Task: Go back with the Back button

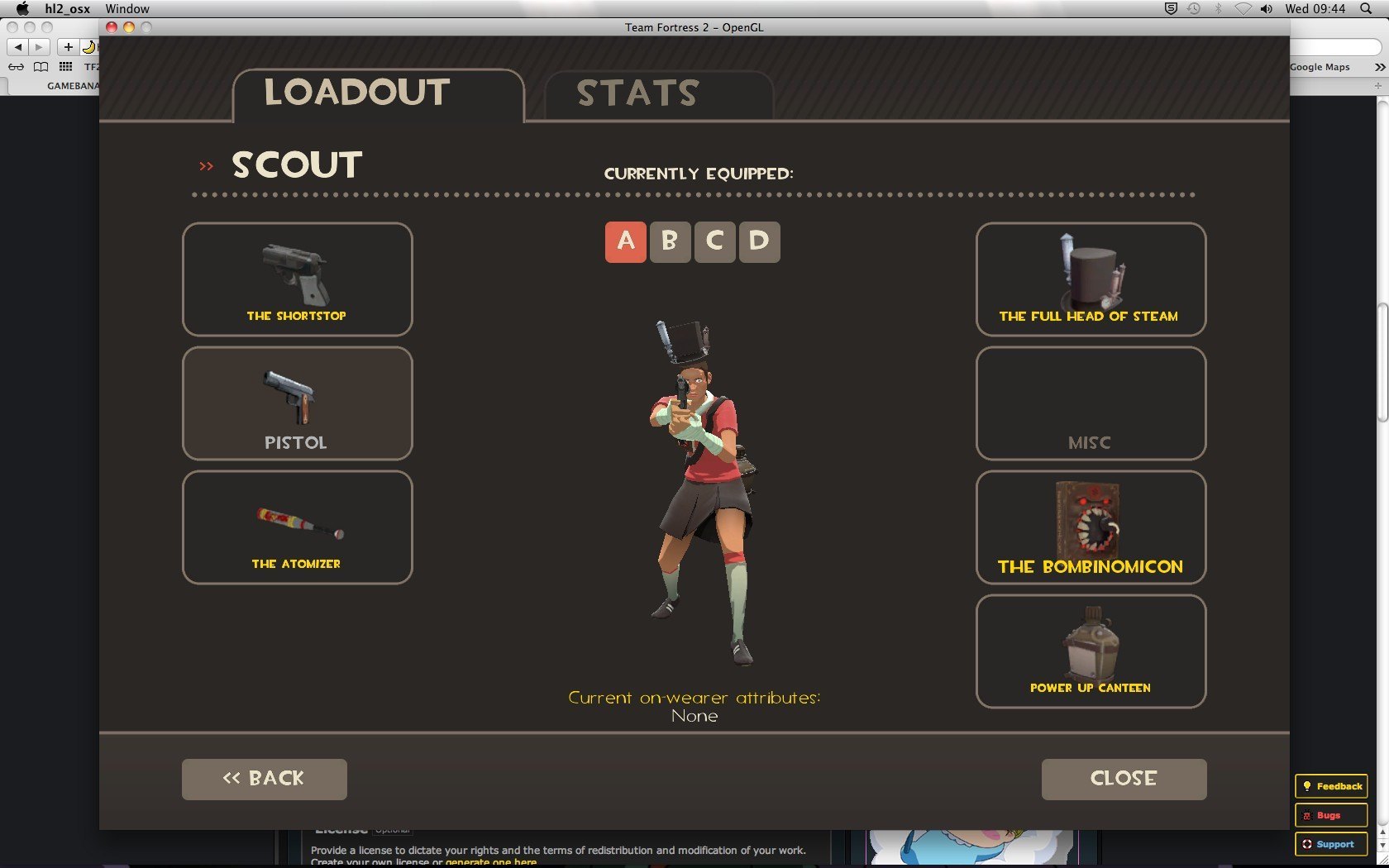Action: point(264,779)
